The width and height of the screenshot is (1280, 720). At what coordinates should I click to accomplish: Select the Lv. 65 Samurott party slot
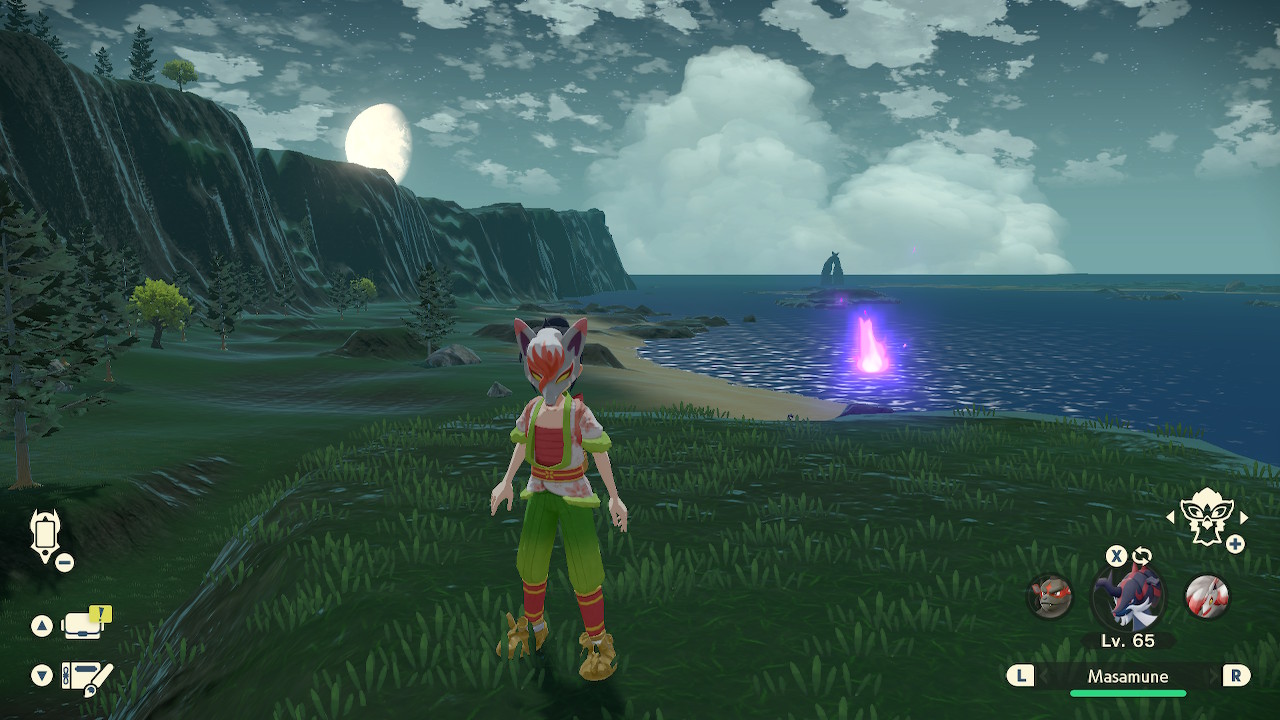pyautogui.click(x=1127, y=596)
